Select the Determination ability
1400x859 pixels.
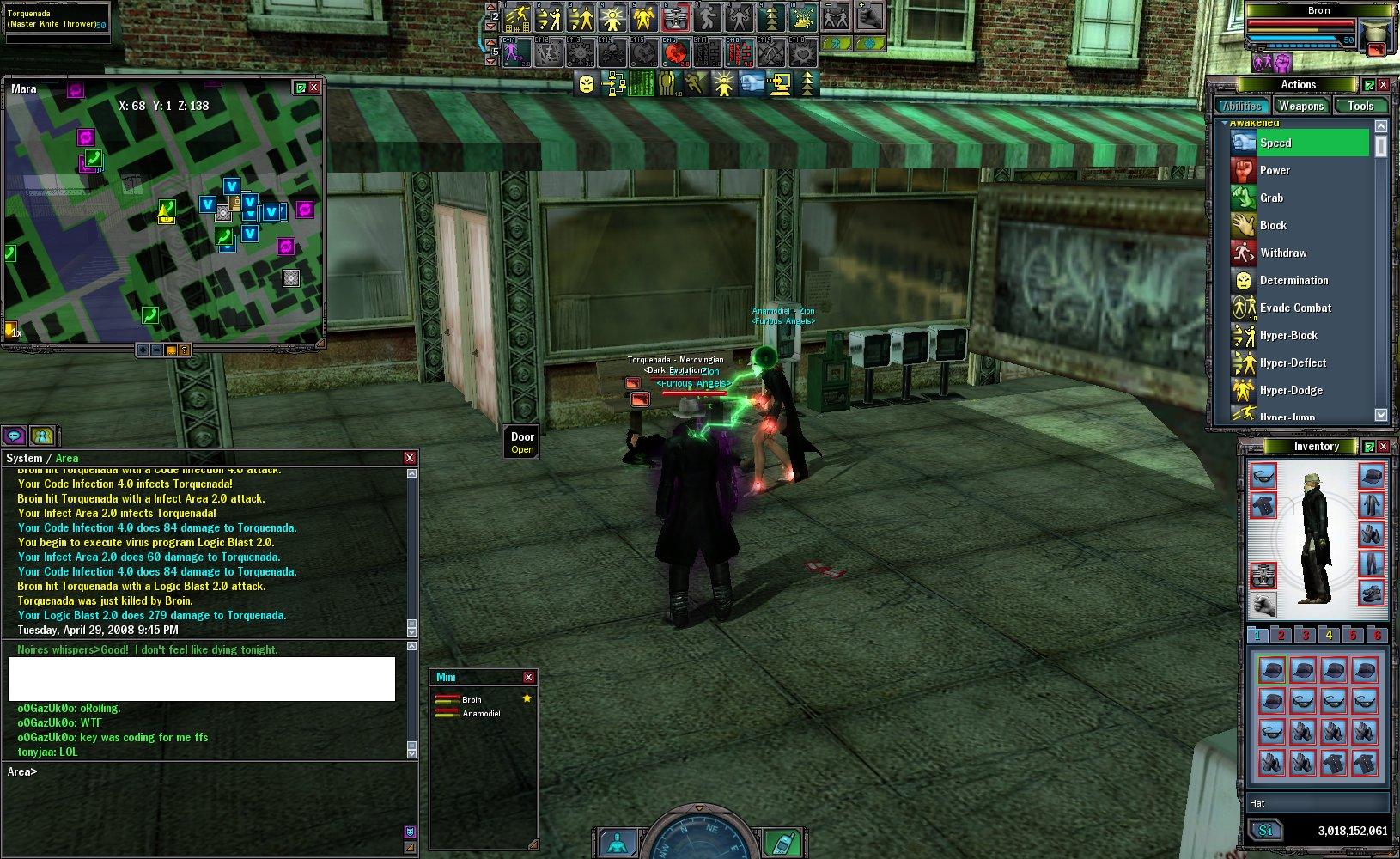click(x=1293, y=281)
